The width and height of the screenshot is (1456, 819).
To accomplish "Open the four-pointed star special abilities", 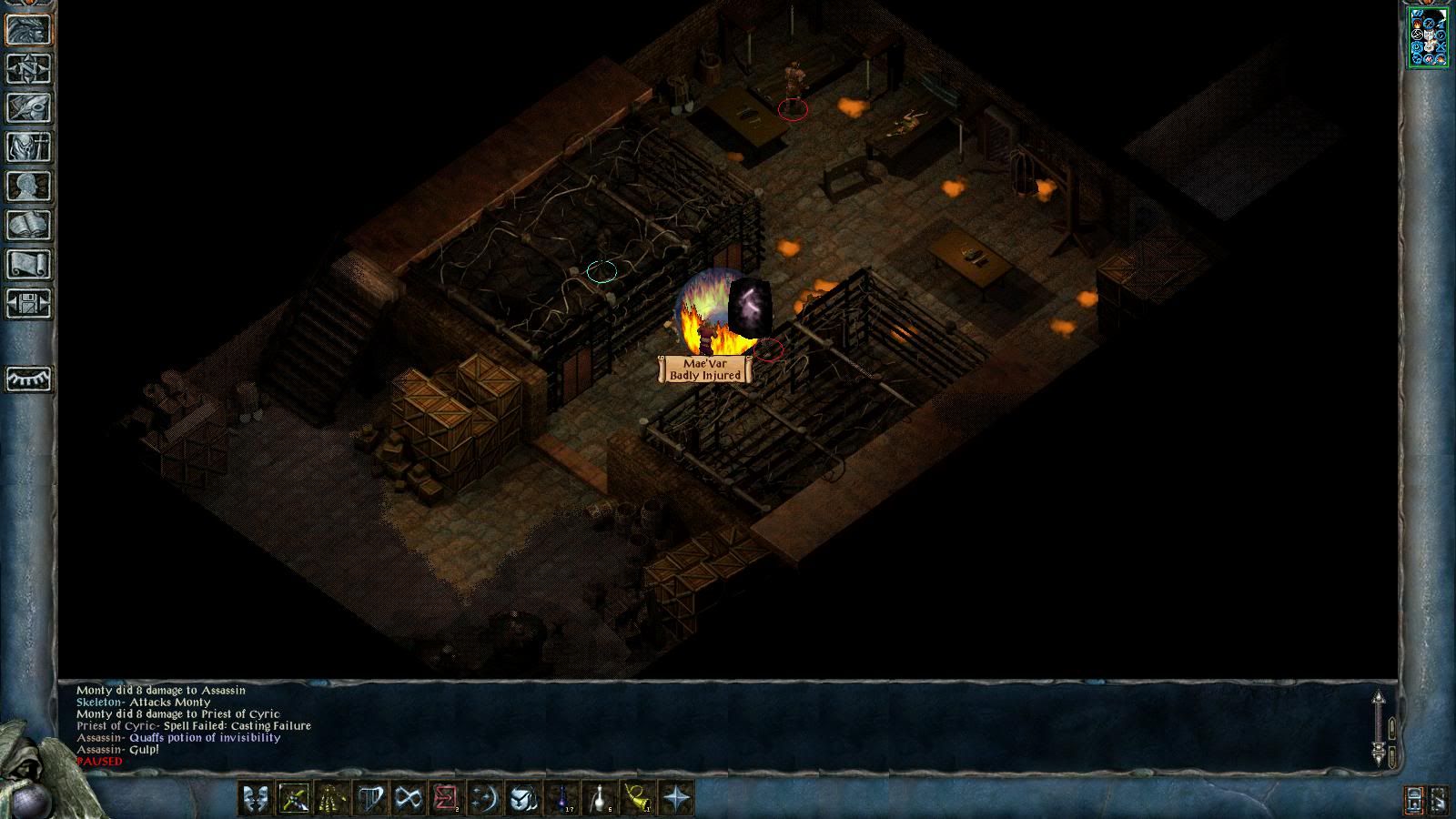I will point(677,798).
